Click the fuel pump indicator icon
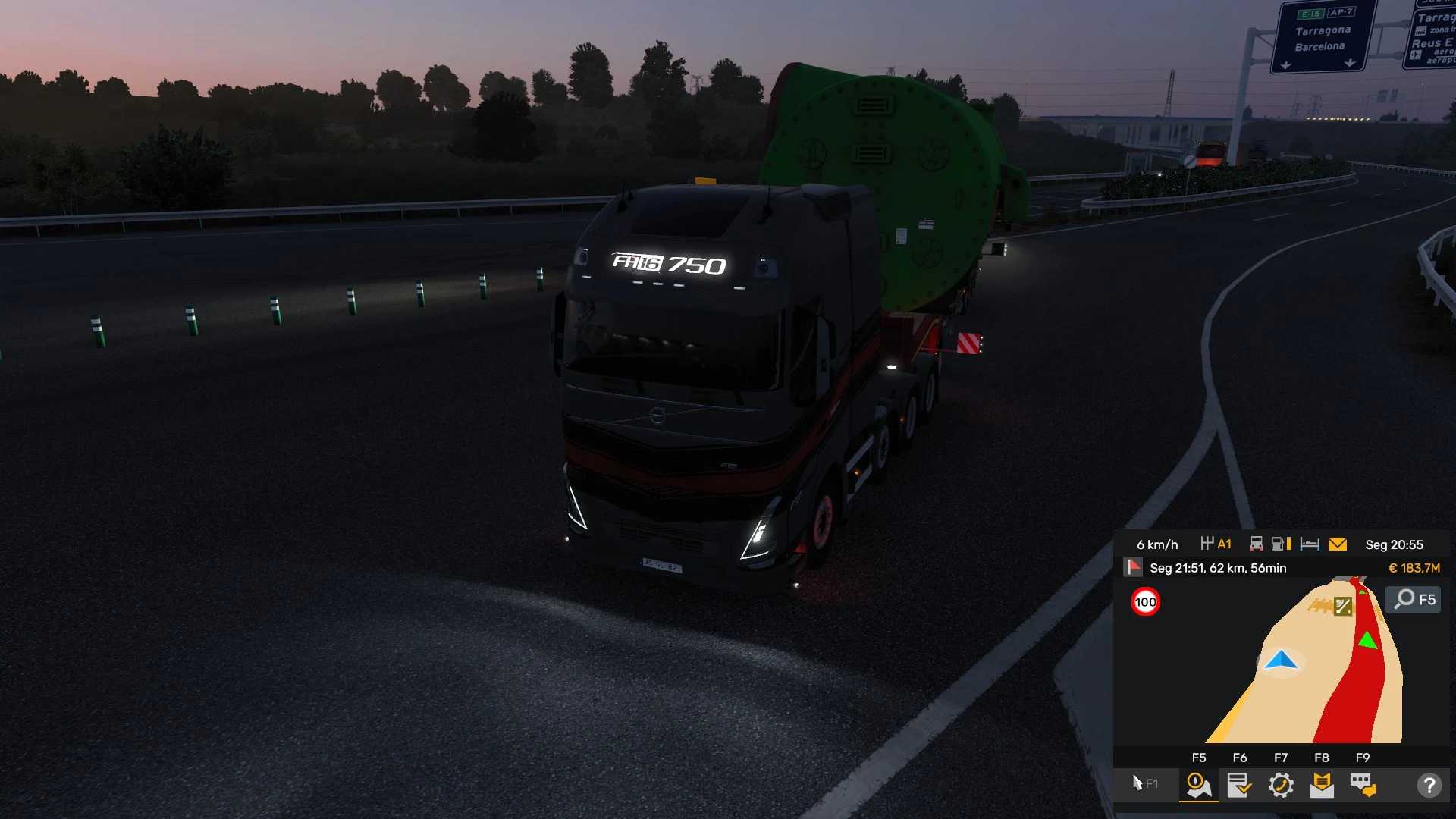Screen dimensions: 1456x819 (x=1282, y=544)
